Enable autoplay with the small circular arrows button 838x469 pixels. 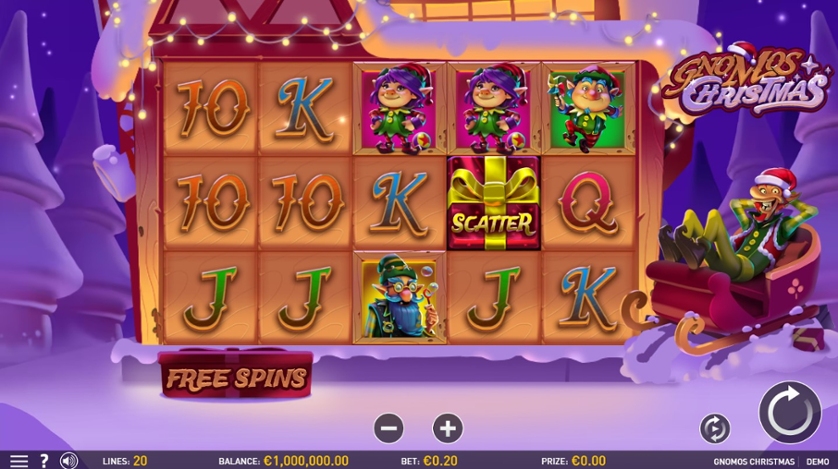pyautogui.click(x=715, y=428)
